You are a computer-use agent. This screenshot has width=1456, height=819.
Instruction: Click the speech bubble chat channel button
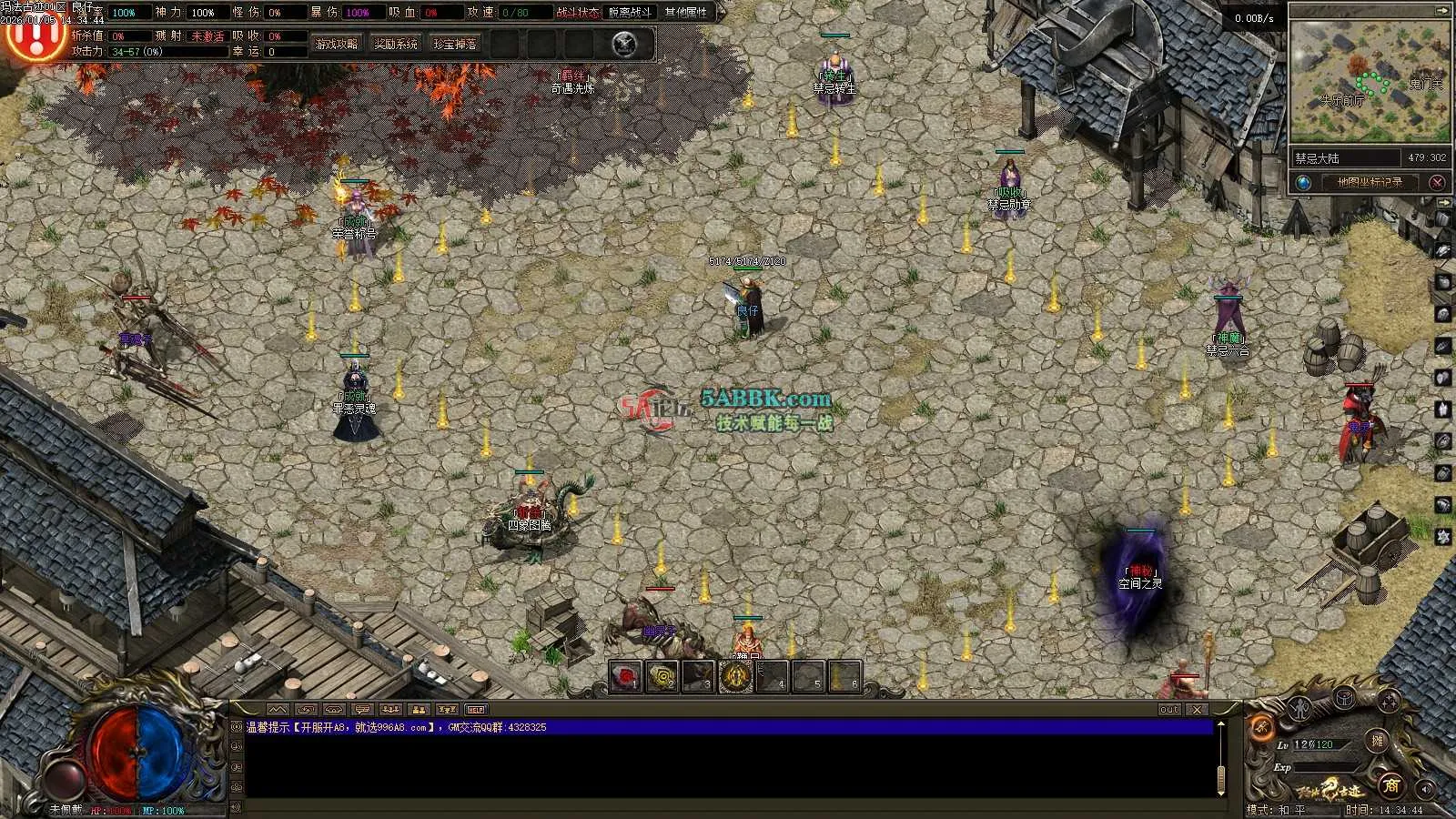click(x=362, y=710)
